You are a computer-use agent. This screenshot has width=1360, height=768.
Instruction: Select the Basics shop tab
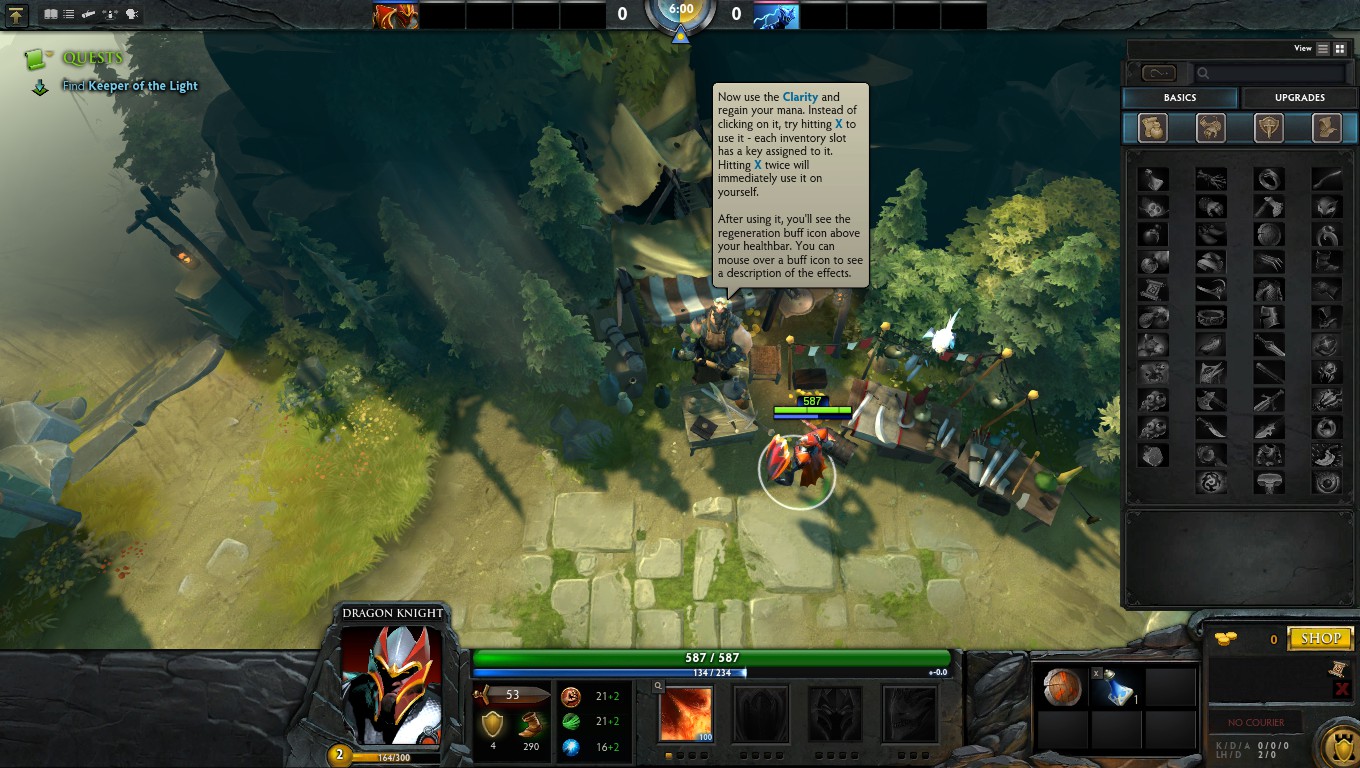pos(1180,98)
